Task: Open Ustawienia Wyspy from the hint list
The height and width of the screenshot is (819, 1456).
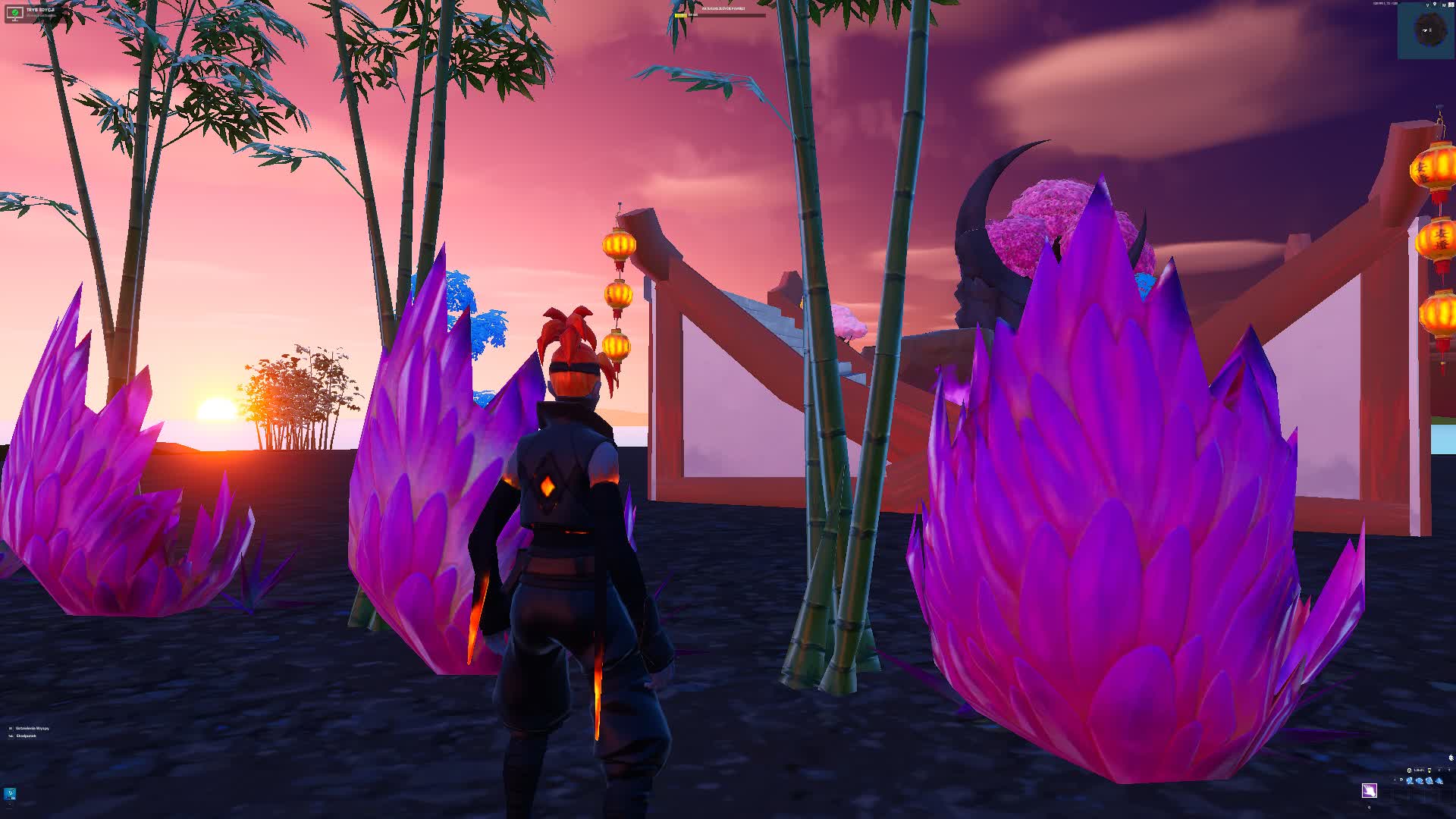Action: (x=32, y=728)
